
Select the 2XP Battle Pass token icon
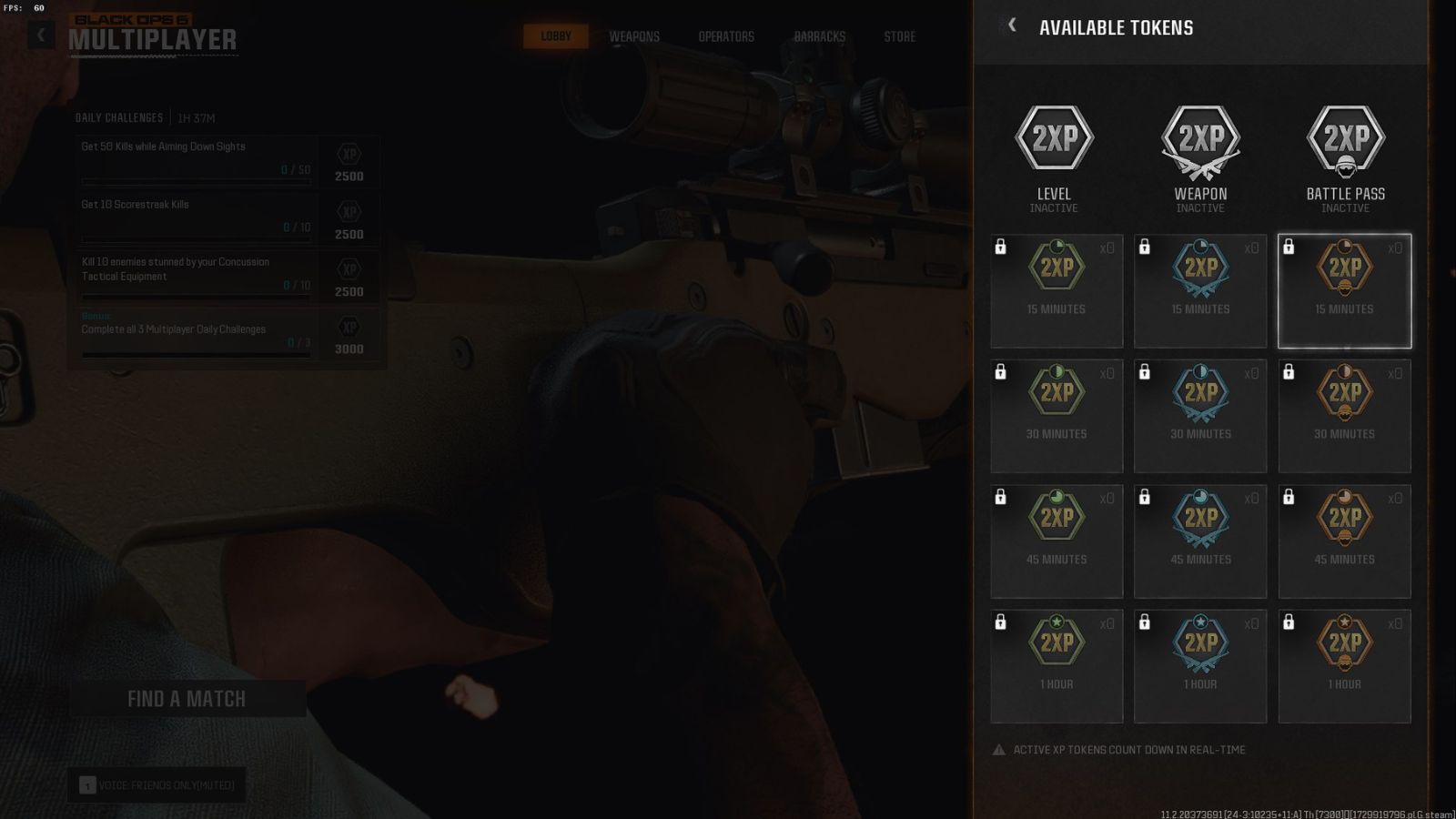click(1345, 138)
